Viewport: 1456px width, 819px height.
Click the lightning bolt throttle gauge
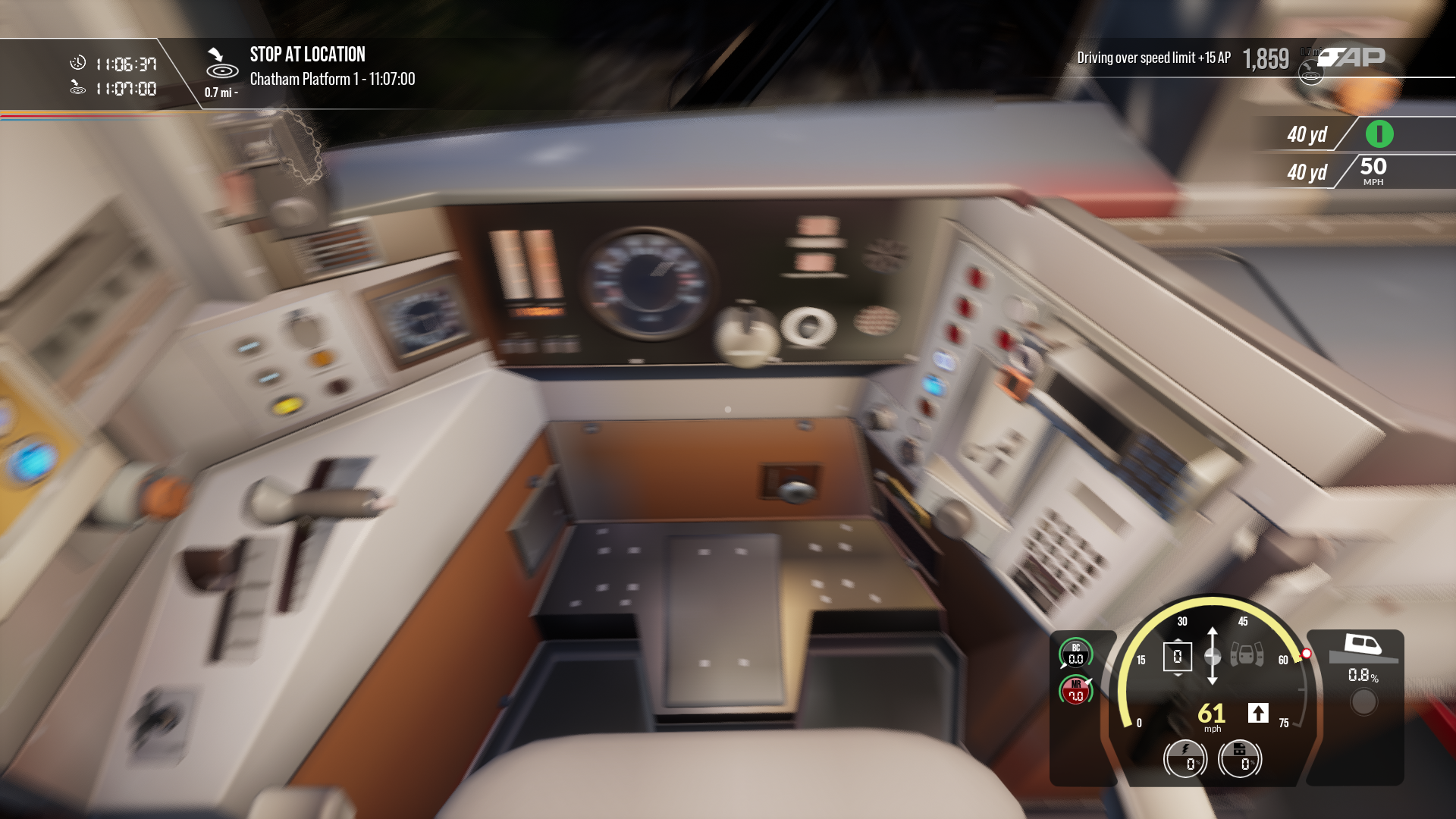(x=1185, y=758)
